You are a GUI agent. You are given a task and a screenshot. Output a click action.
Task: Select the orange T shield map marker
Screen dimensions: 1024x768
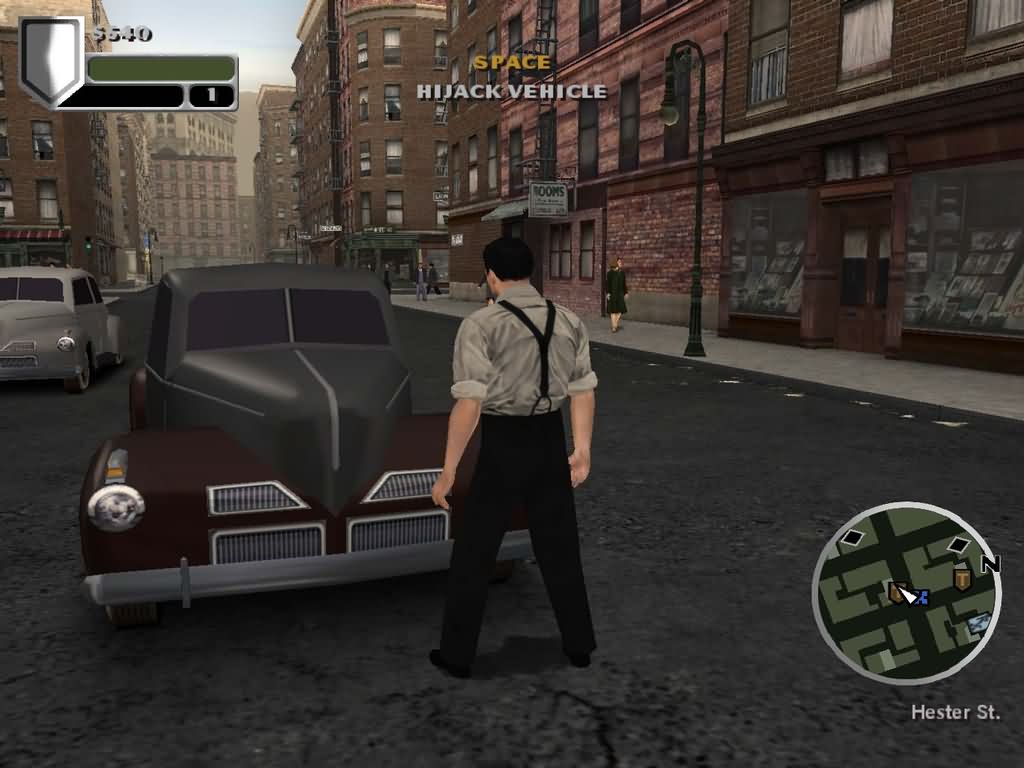[x=962, y=578]
